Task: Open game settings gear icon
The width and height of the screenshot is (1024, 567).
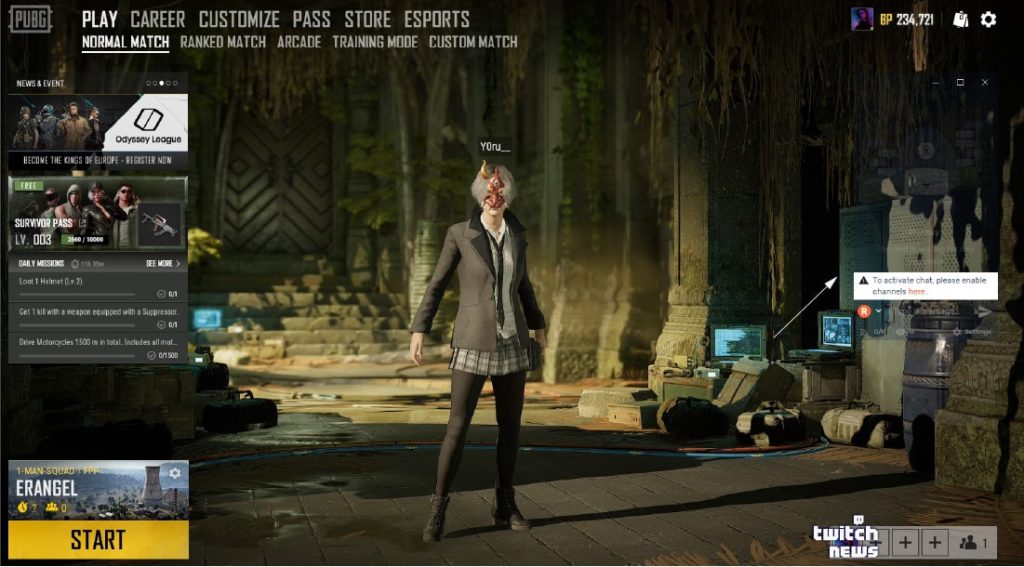Action: pyautogui.click(x=989, y=19)
